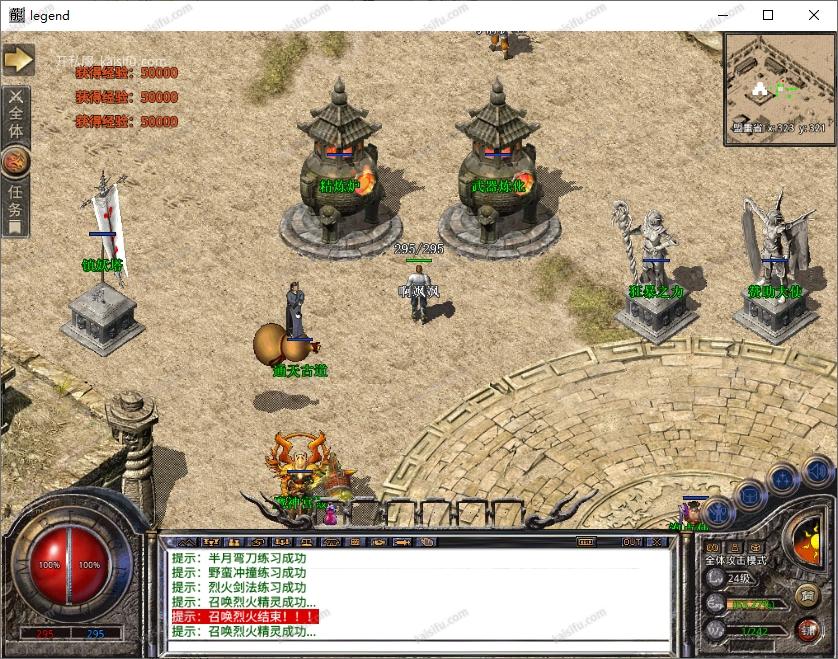This screenshot has width=838, height=659.
Task: Toggle the speaker sound button
Action: (x=816, y=470)
